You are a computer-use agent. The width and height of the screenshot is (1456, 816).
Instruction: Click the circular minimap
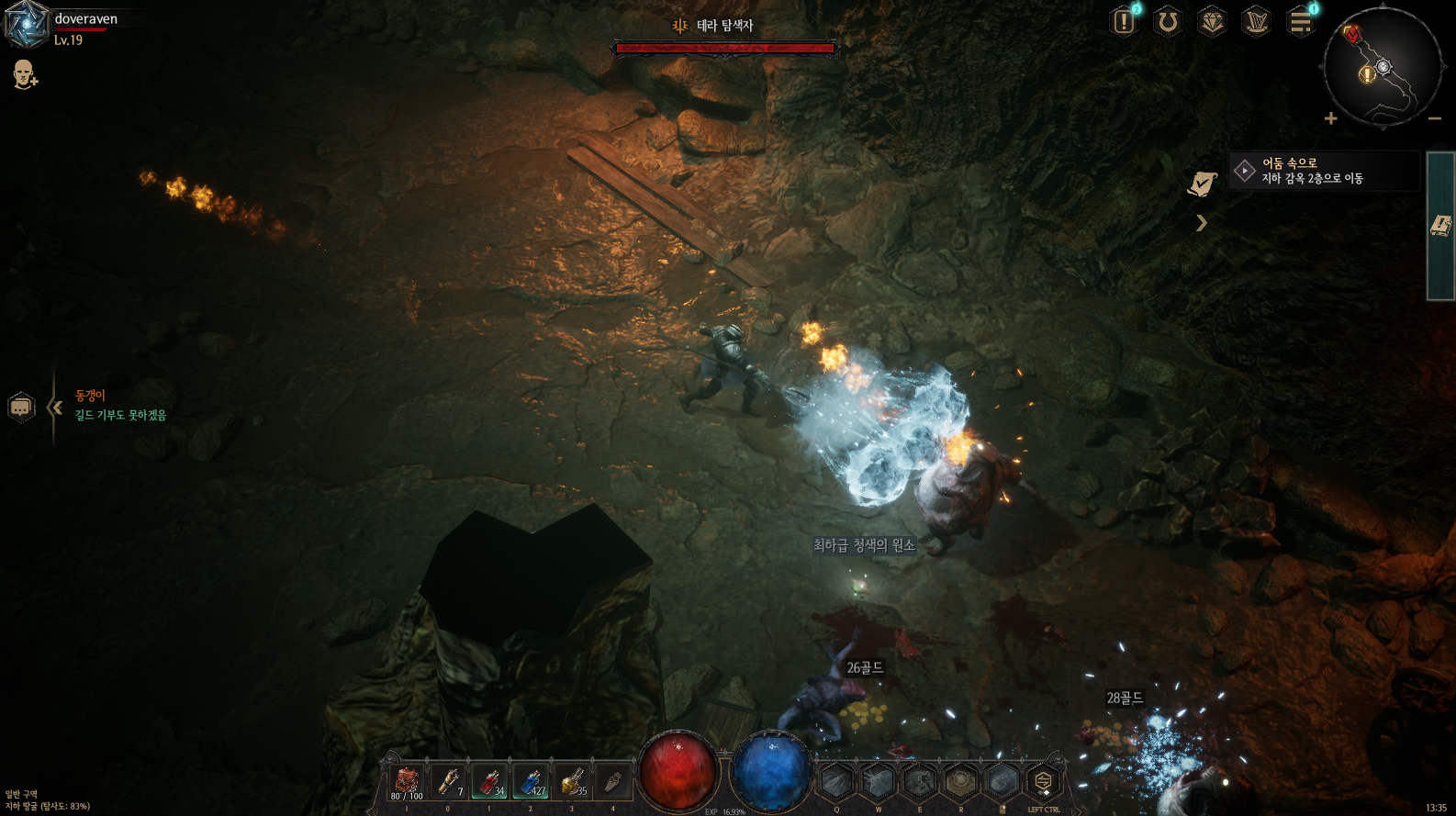1382,66
